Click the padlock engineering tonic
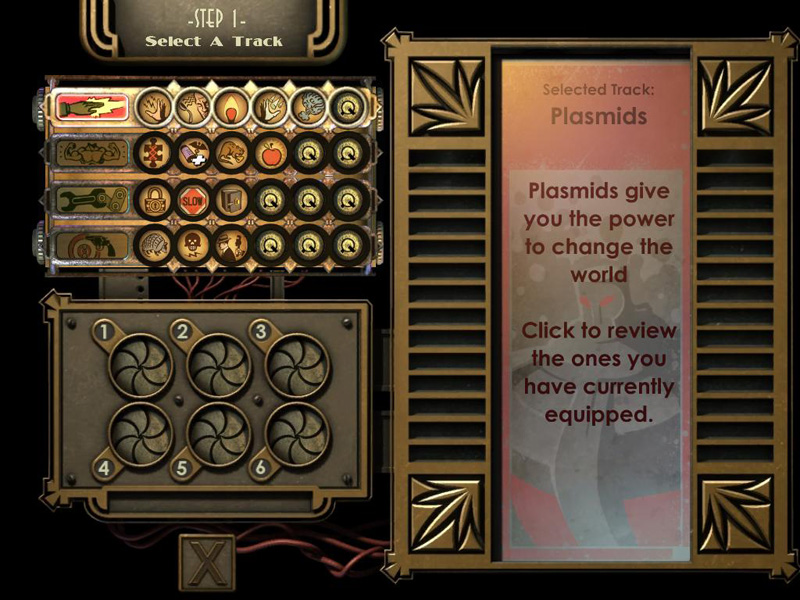Screen dimensions: 800x600 (154, 199)
